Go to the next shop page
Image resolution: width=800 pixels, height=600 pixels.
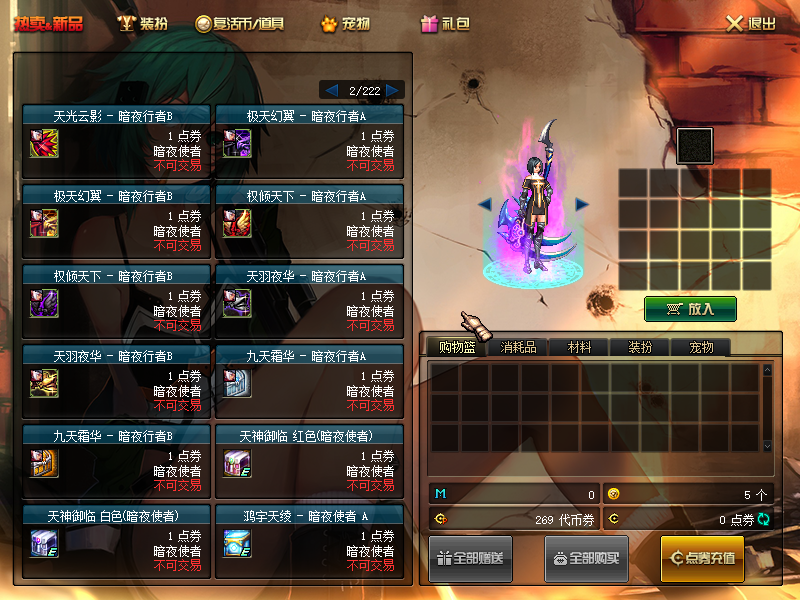[x=394, y=90]
